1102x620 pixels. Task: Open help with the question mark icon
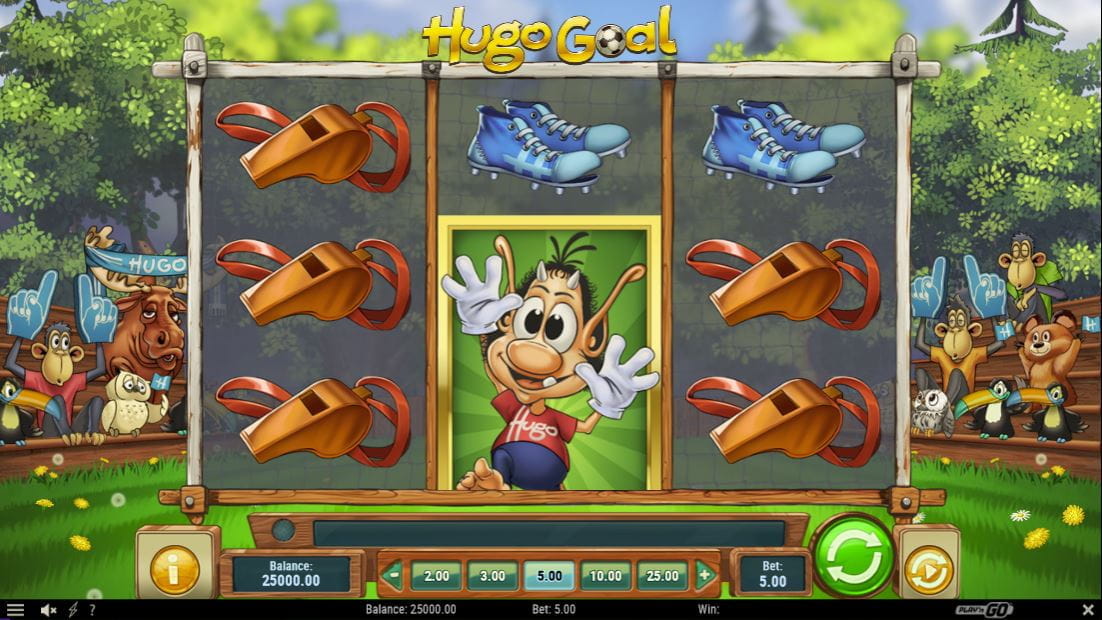tap(92, 610)
